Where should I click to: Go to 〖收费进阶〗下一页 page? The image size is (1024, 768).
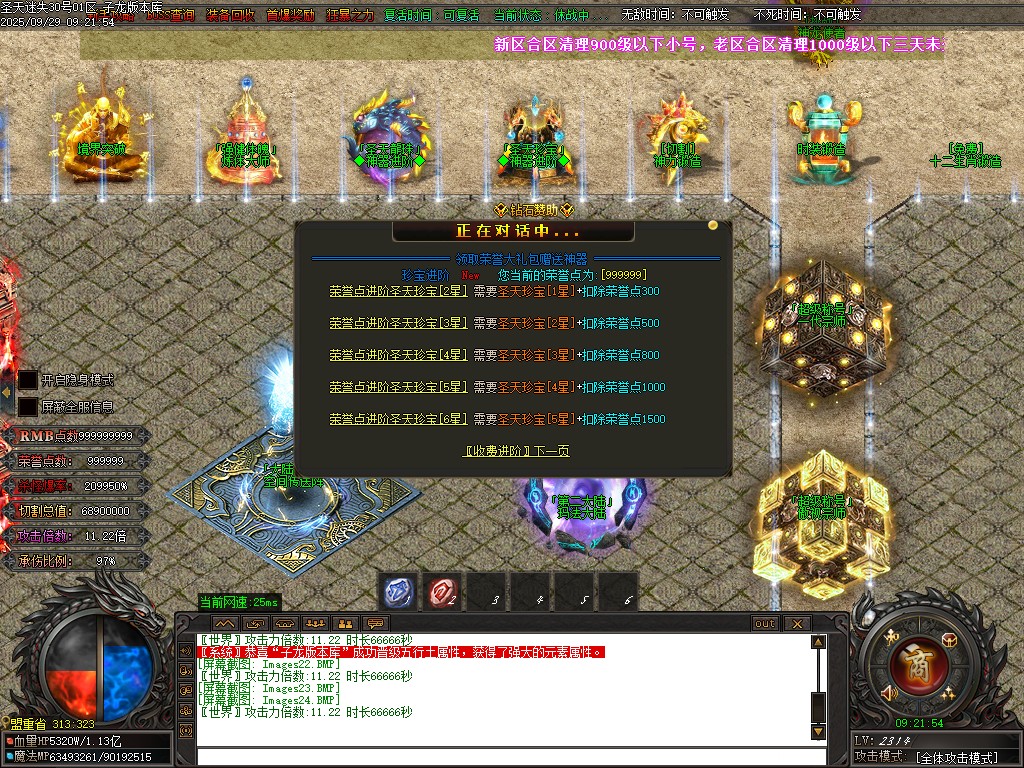click(x=516, y=451)
